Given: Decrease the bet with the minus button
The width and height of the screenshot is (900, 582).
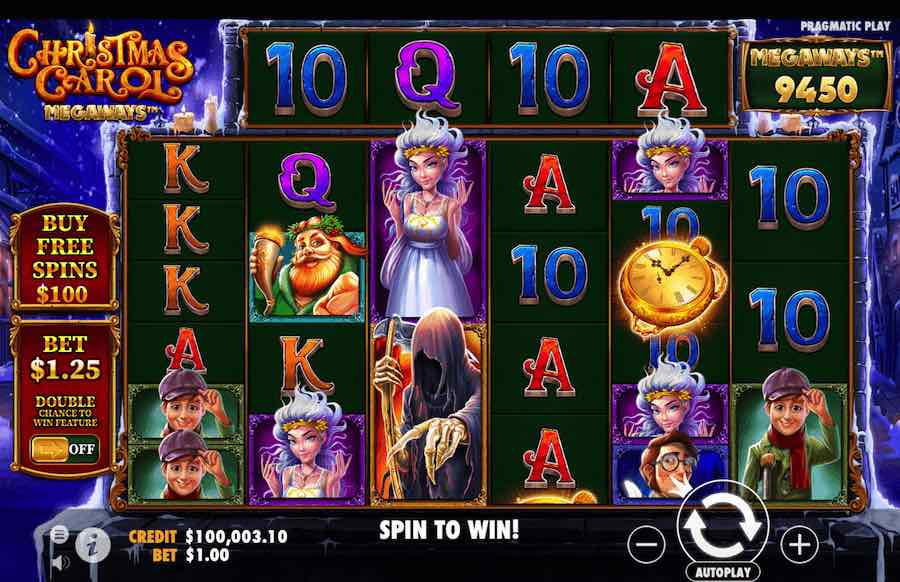Looking at the screenshot, I should [x=648, y=543].
